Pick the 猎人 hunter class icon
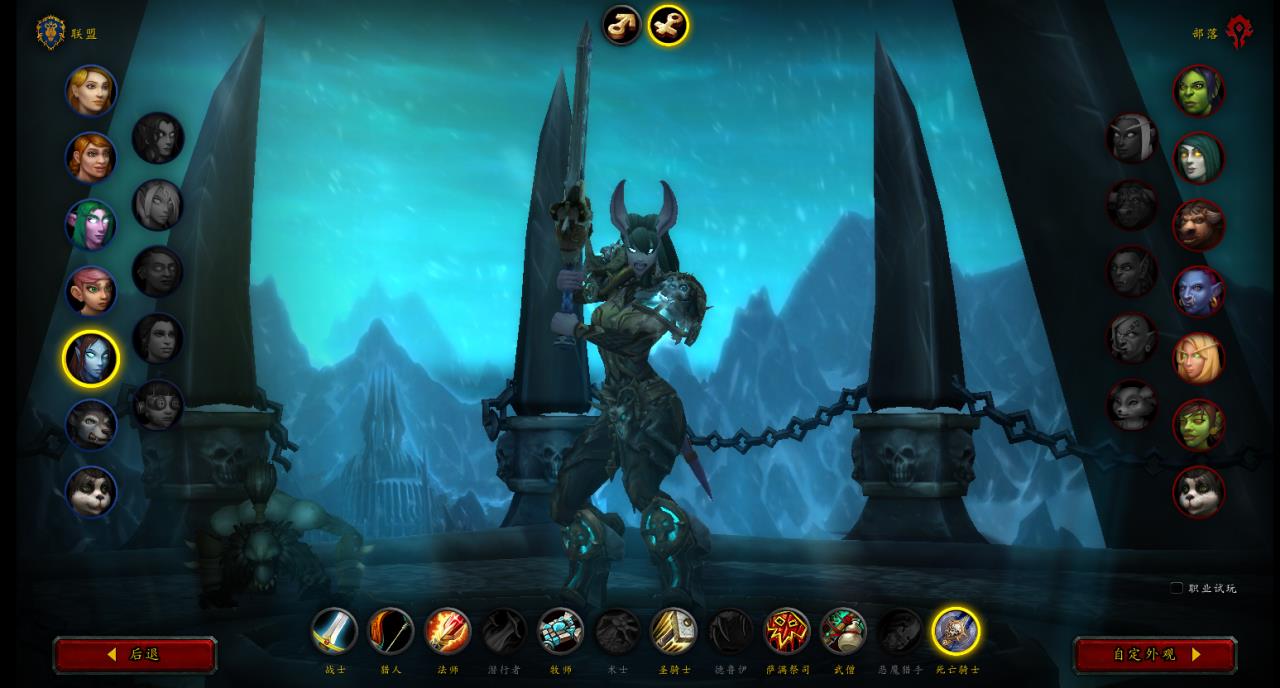1280x688 pixels. tap(391, 631)
